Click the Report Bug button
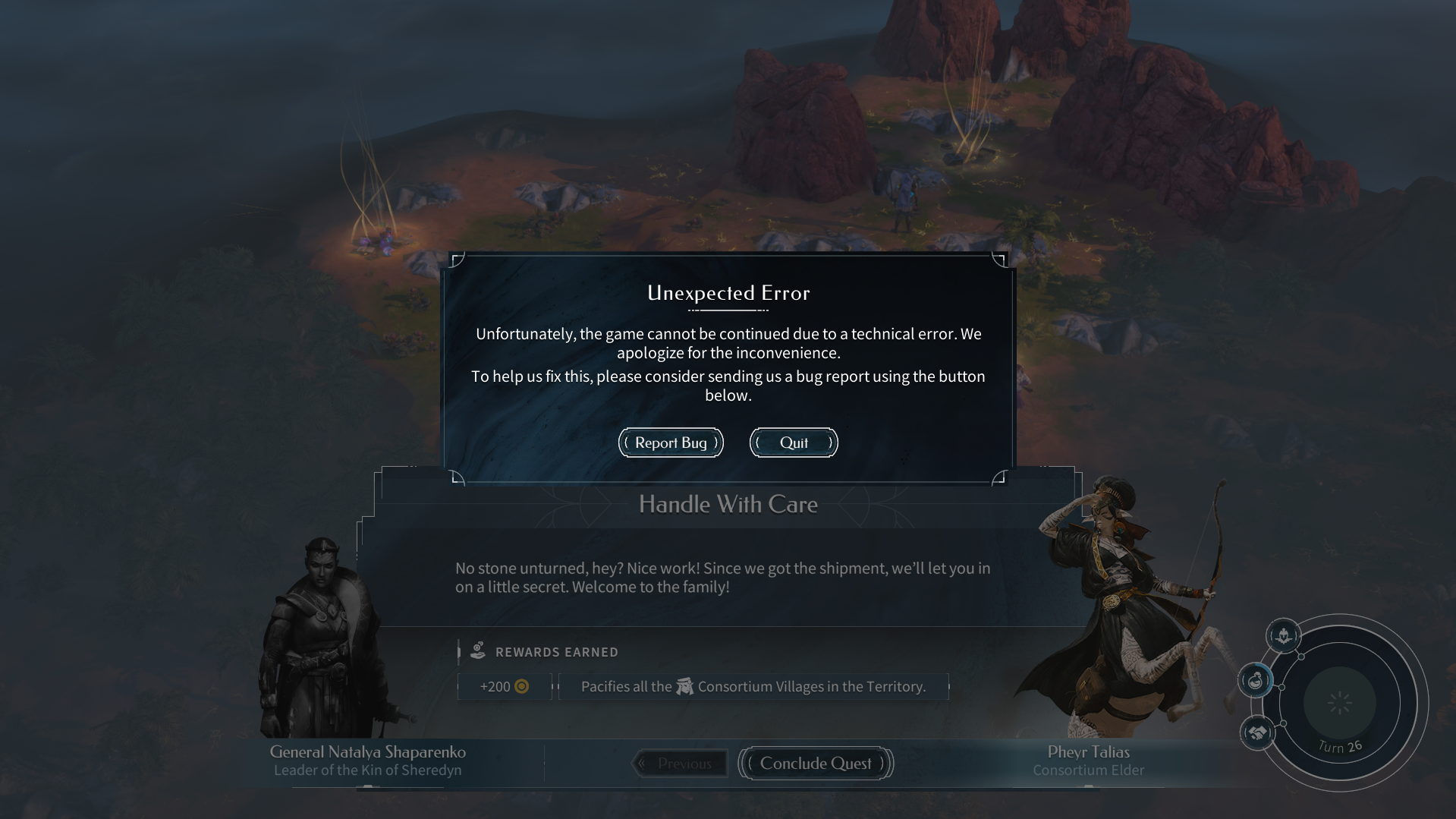The width and height of the screenshot is (1456, 819). 670,443
